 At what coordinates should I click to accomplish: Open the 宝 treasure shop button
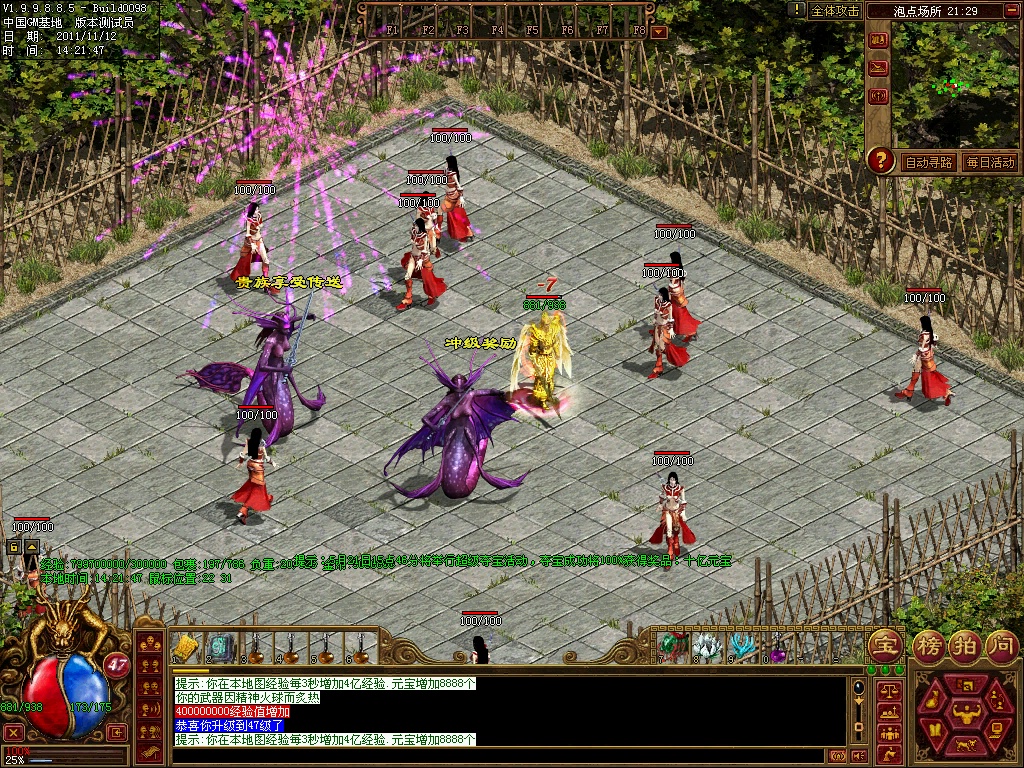[x=884, y=645]
